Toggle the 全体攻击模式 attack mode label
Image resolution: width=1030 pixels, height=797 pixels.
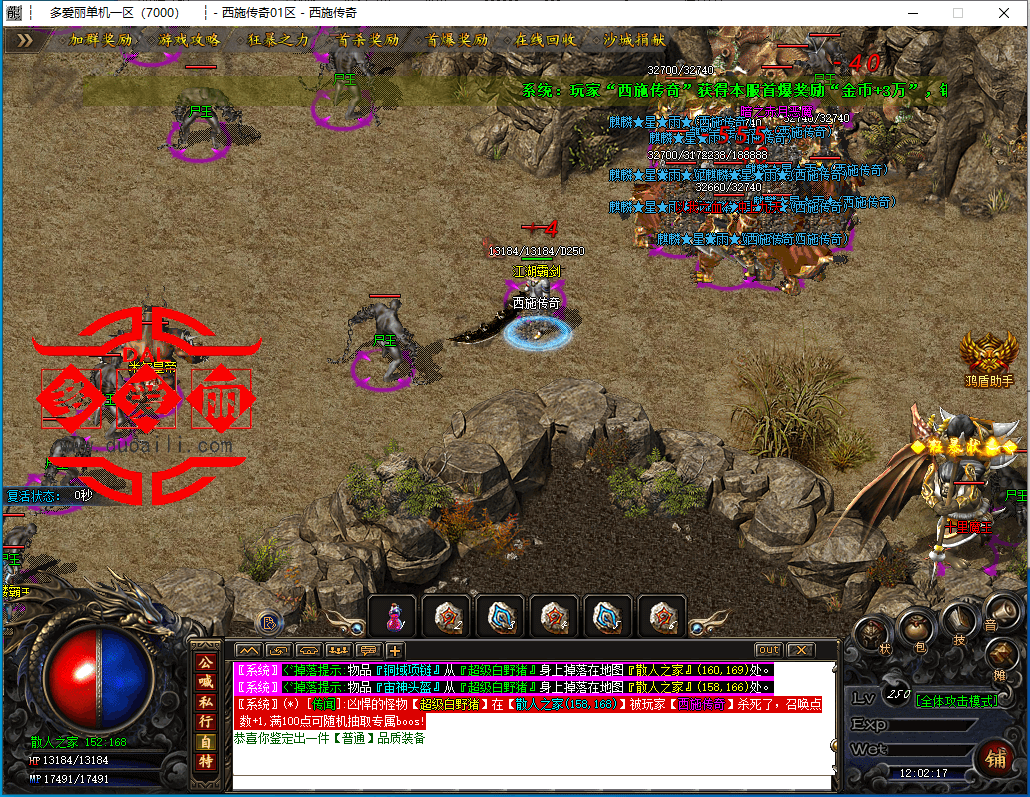point(957,701)
